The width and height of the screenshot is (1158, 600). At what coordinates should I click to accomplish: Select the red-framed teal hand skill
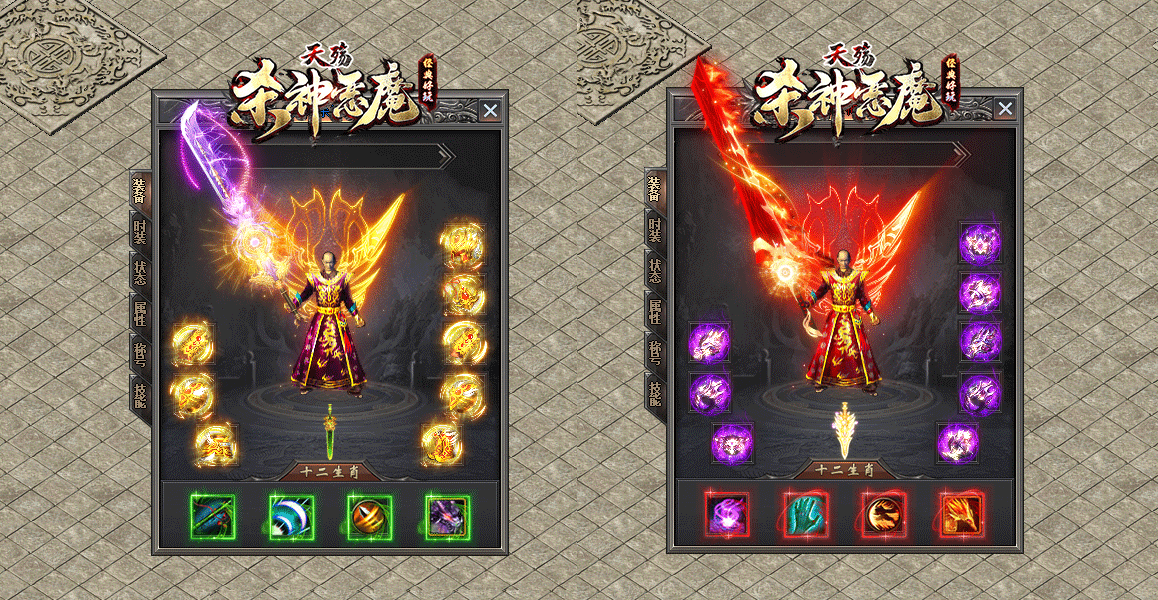coord(806,515)
